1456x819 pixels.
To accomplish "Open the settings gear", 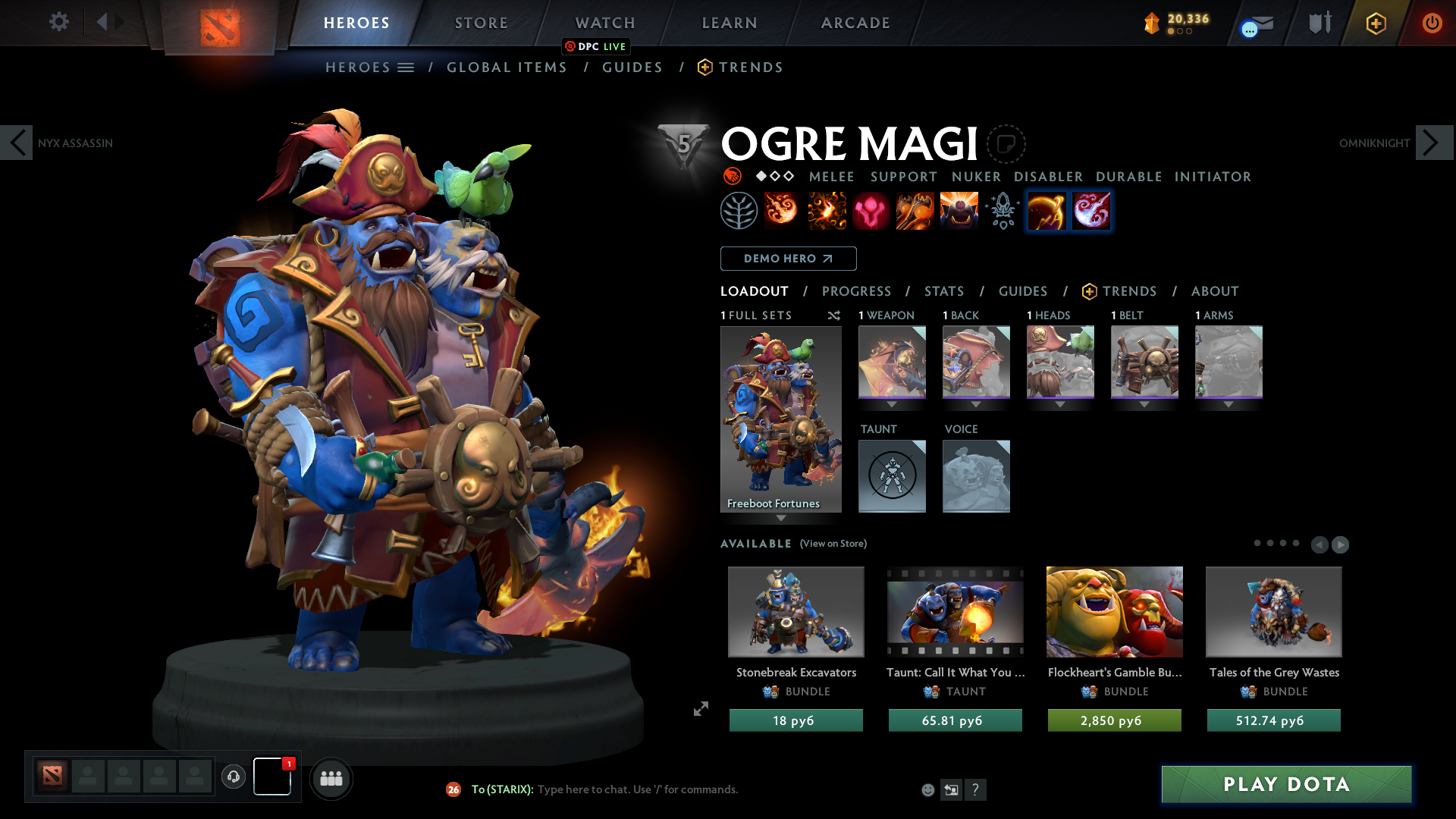I will tap(58, 22).
